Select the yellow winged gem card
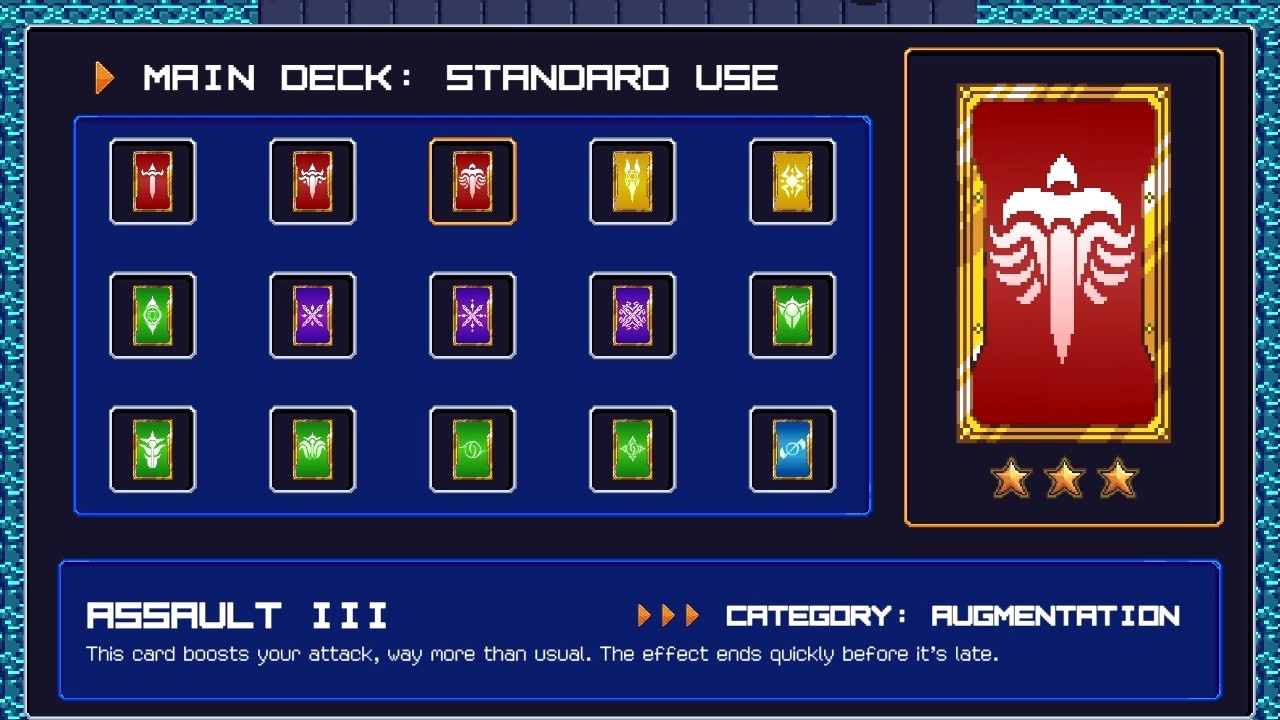Screen dimensions: 1280x720 point(632,182)
